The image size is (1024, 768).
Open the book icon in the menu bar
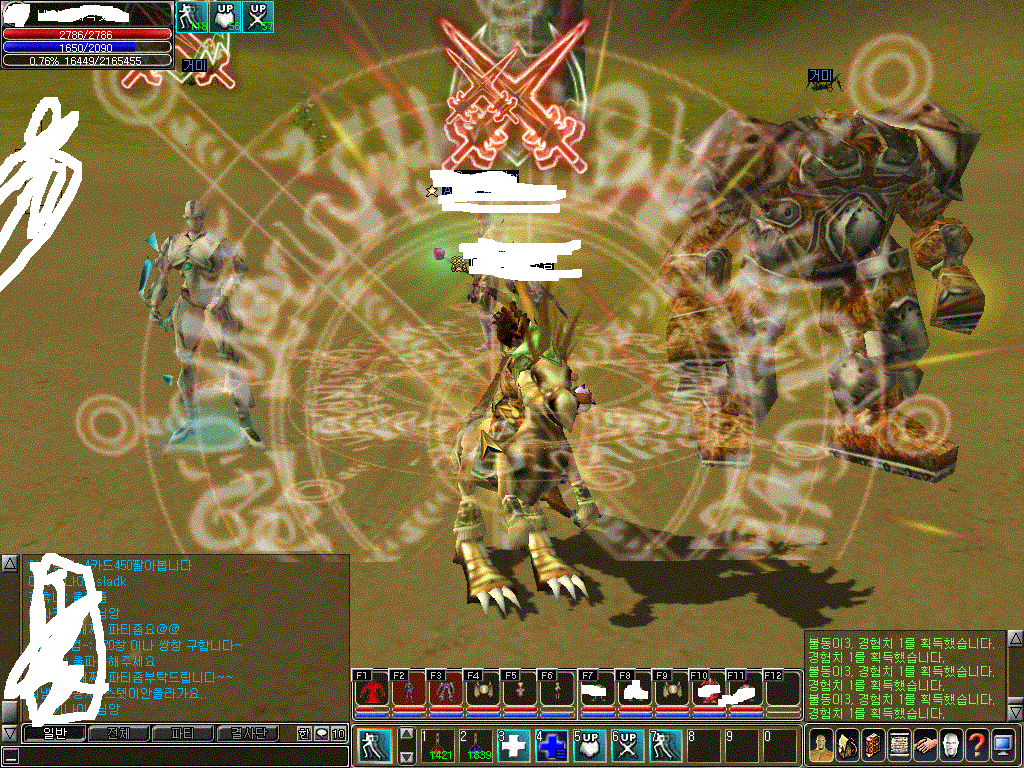873,746
